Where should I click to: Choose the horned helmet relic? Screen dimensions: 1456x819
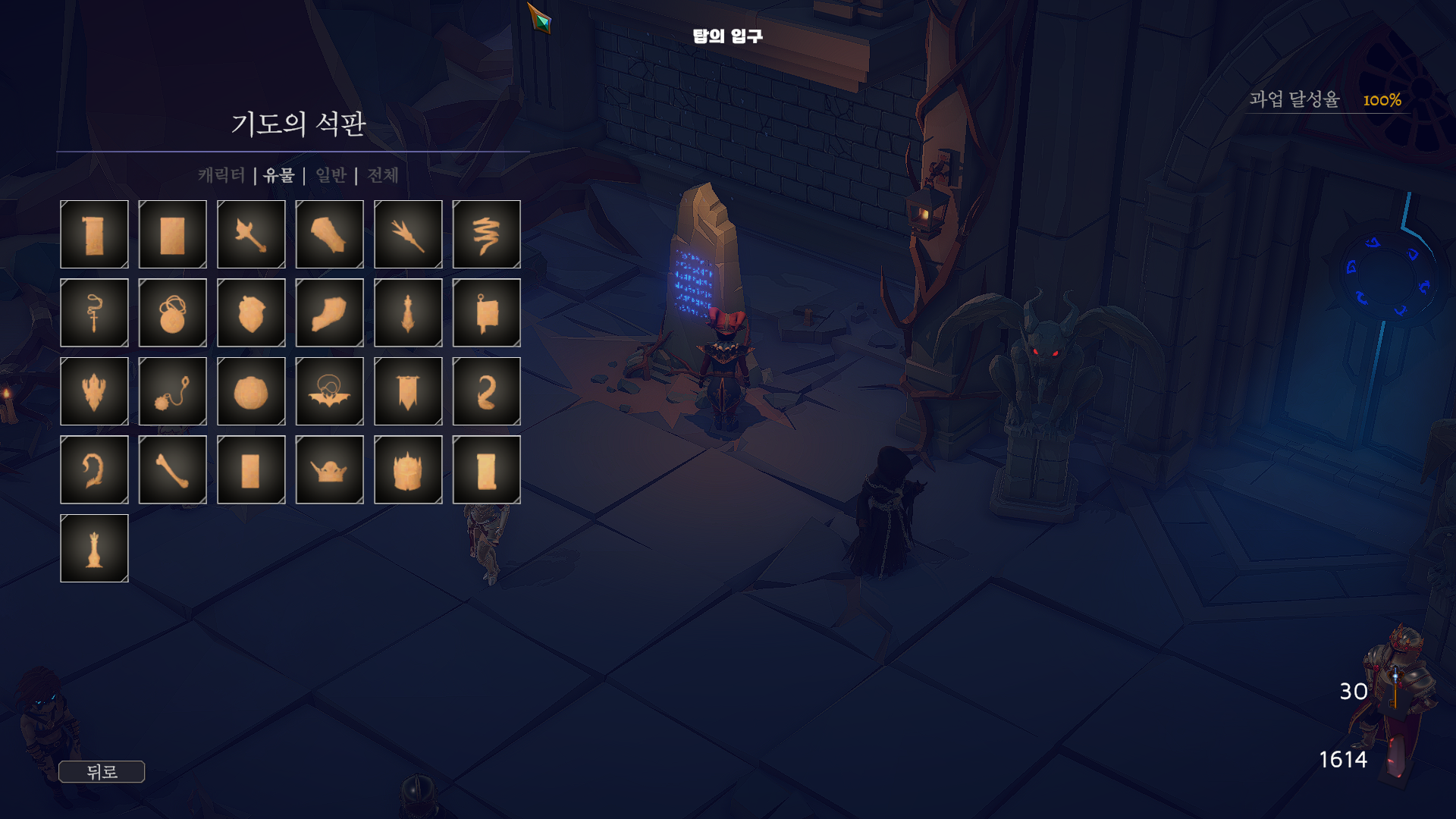point(329,469)
